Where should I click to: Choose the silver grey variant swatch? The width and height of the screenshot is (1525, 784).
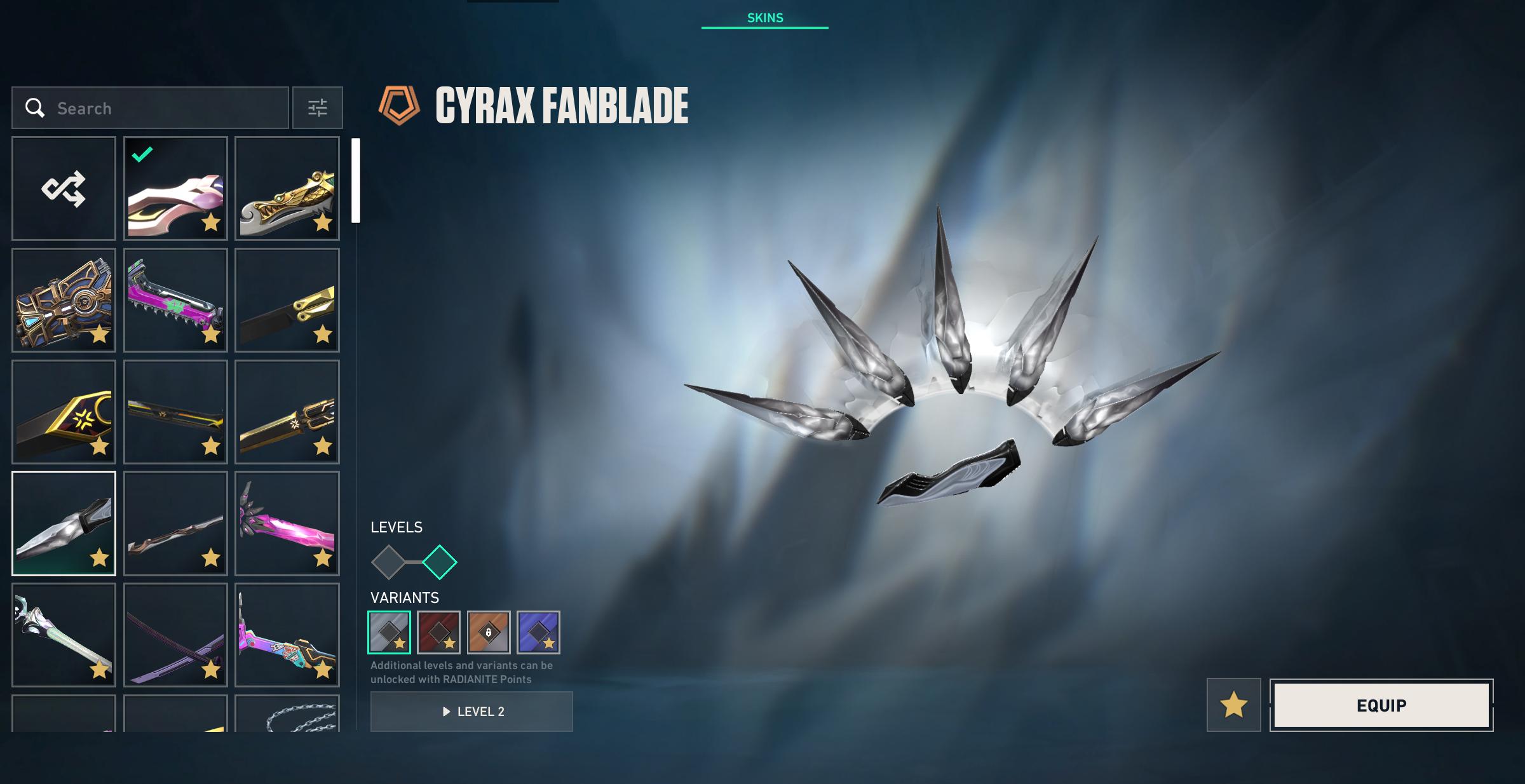click(389, 632)
